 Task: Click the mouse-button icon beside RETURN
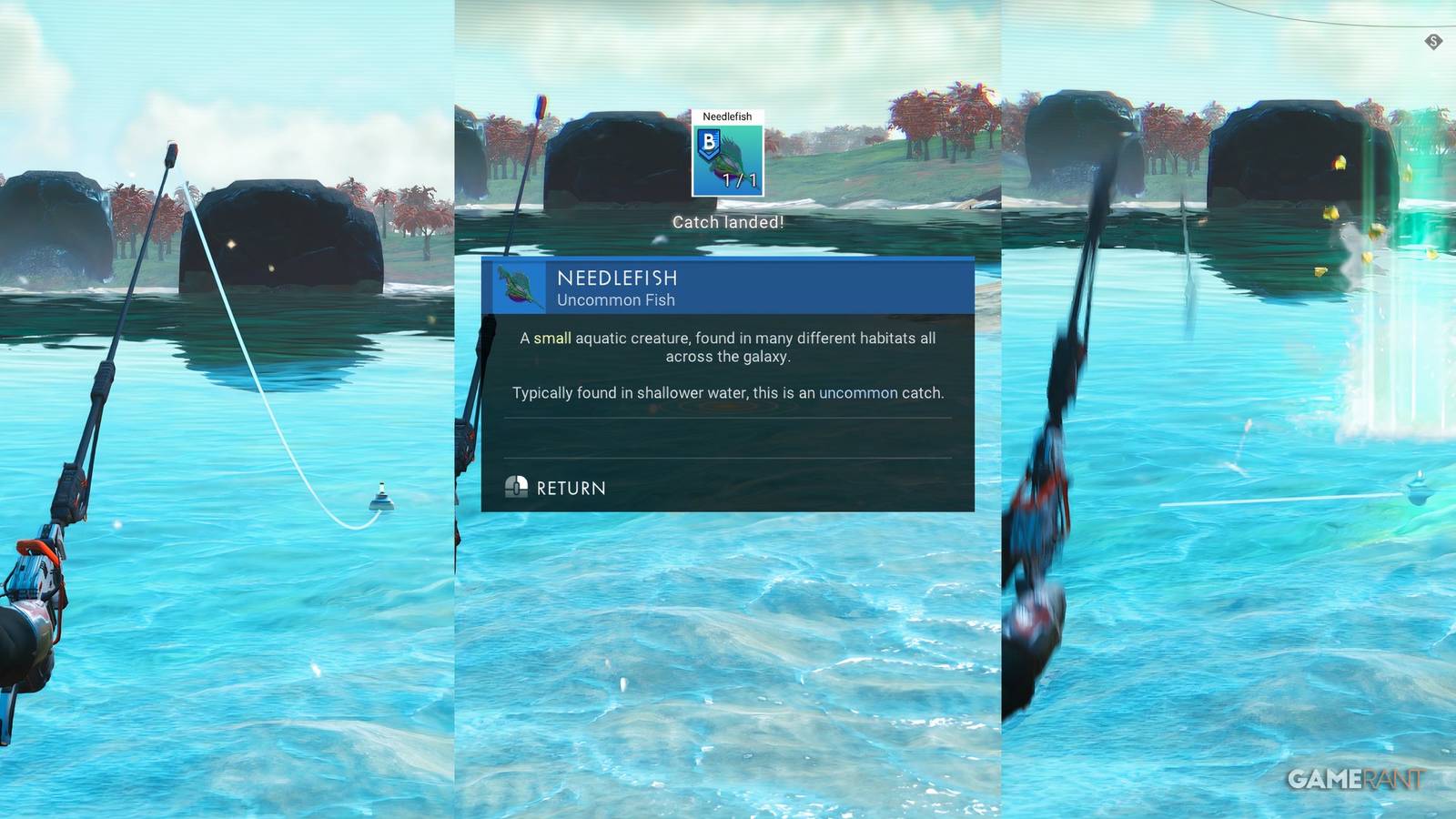tap(519, 488)
